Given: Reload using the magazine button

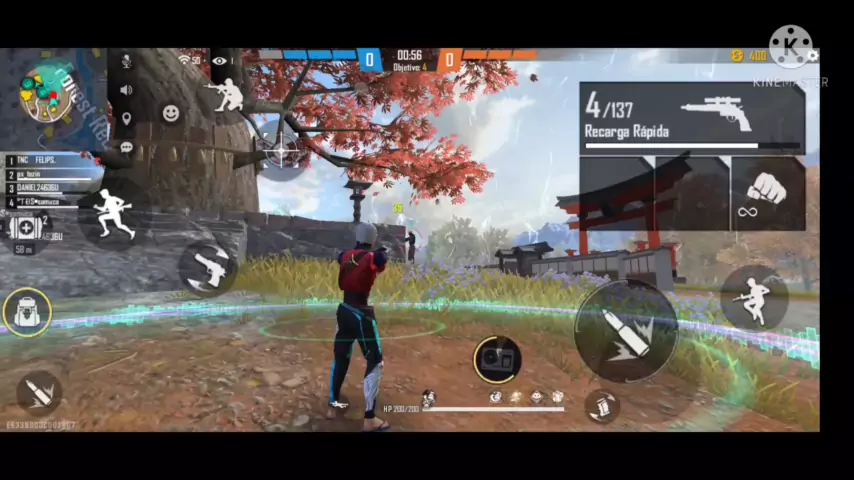Looking at the screenshot, I should coord(601,405).
